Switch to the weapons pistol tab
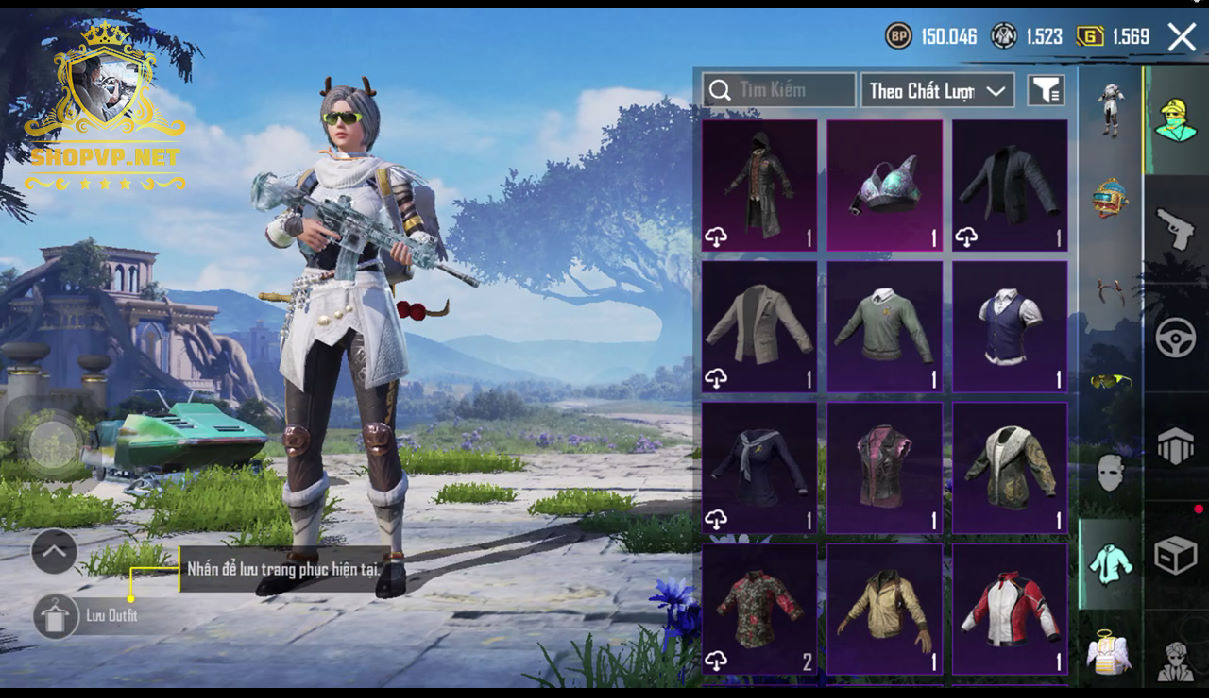This screenshot has width=1209, height=698. coord(1176,229)
